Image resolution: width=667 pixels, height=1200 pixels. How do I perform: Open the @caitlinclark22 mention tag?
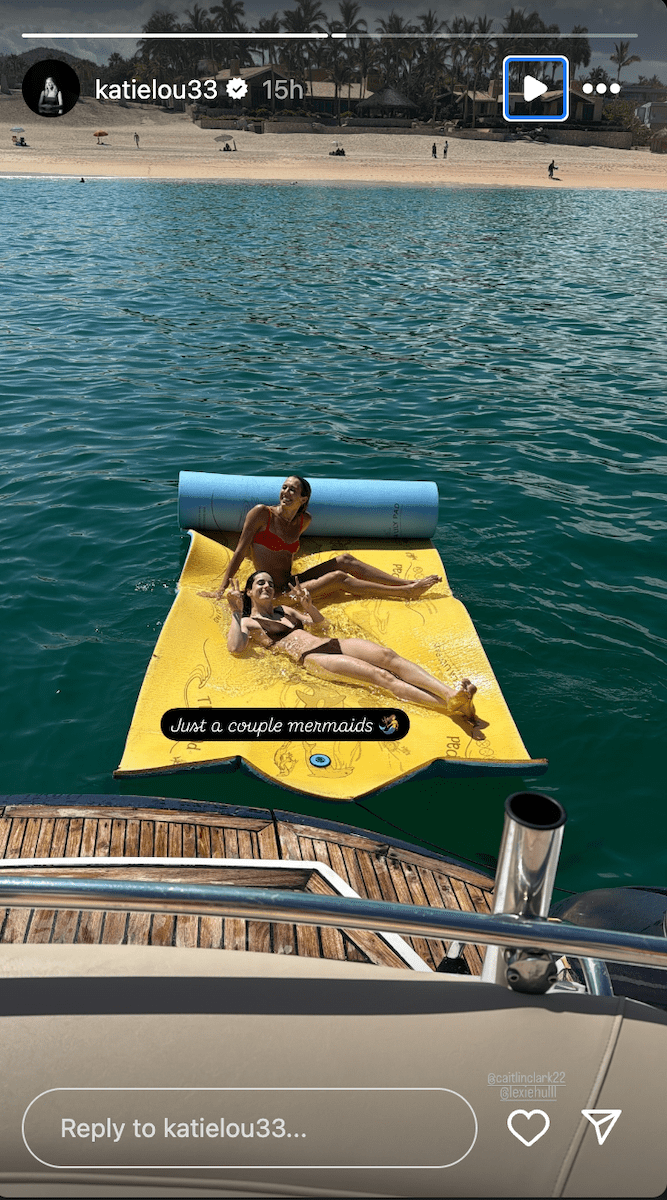click(526, 1079)
